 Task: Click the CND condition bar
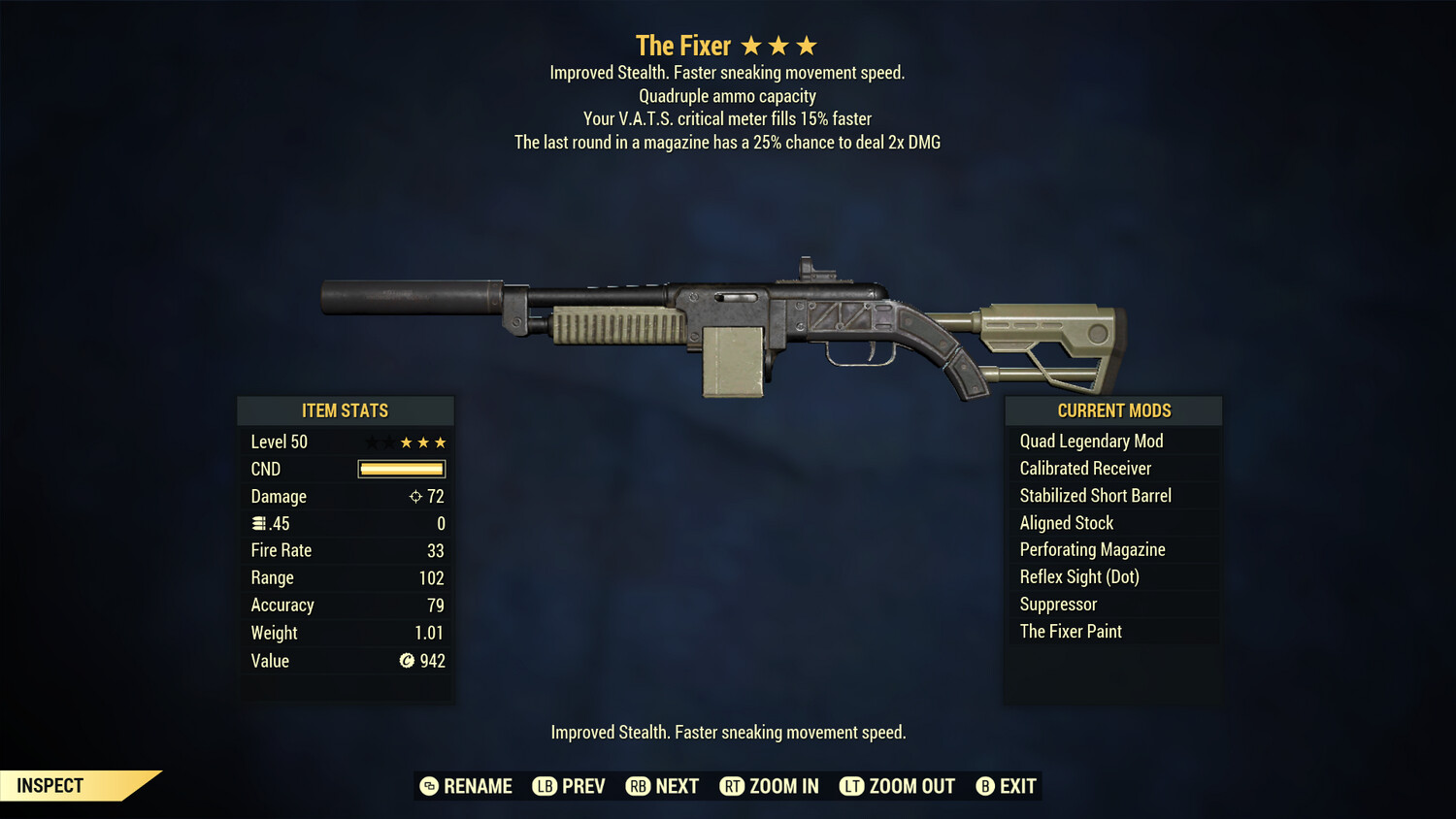(x=401, y=469)
